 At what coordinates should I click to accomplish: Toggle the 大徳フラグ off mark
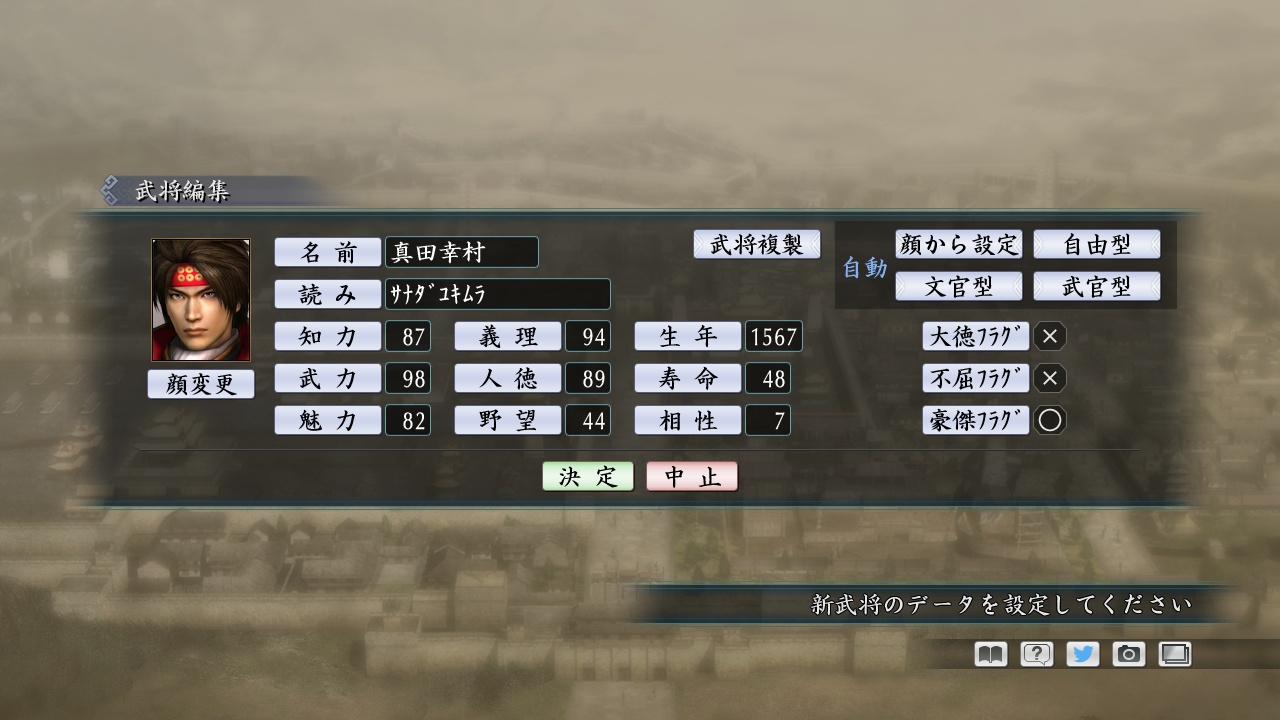click(x=1049, y=337)
